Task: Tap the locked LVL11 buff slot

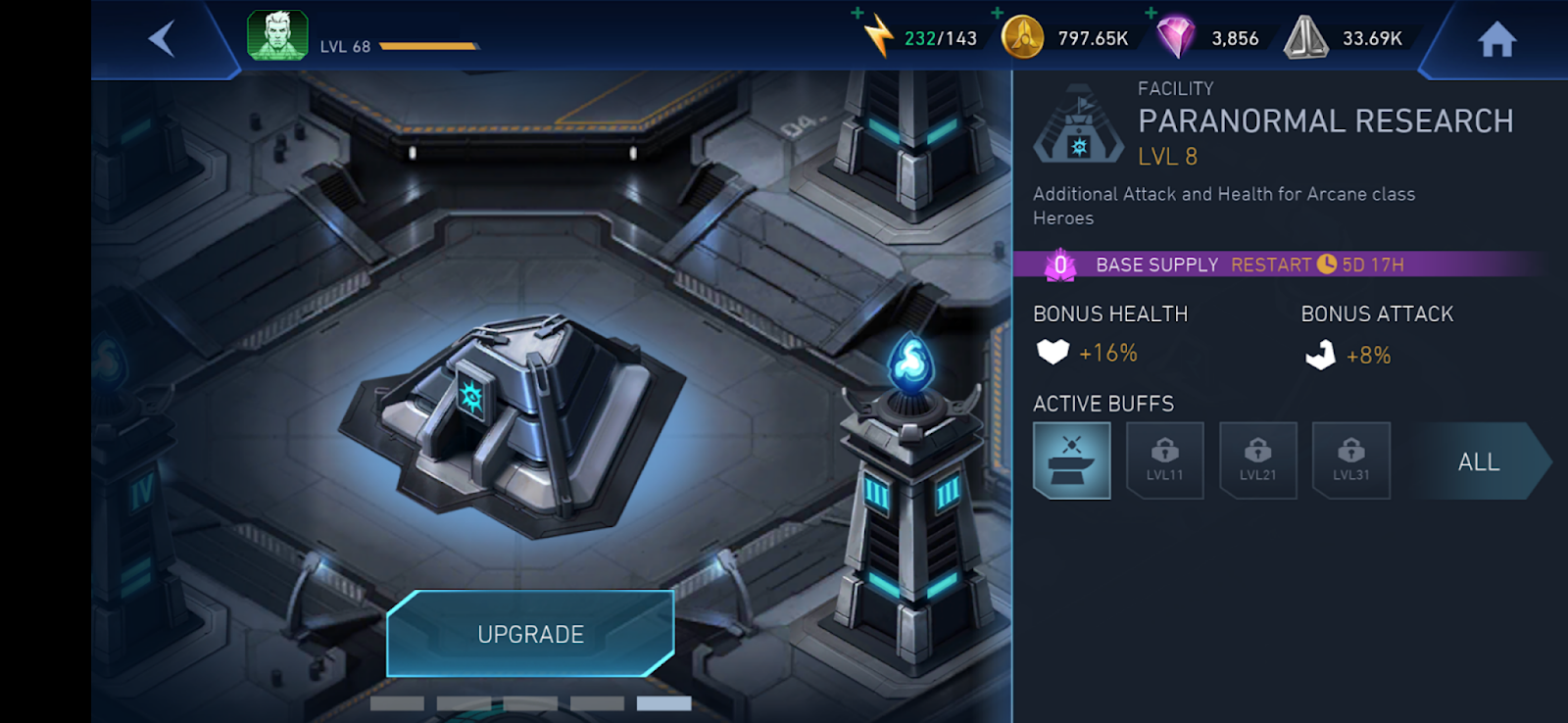Action: click(1164, 460)
